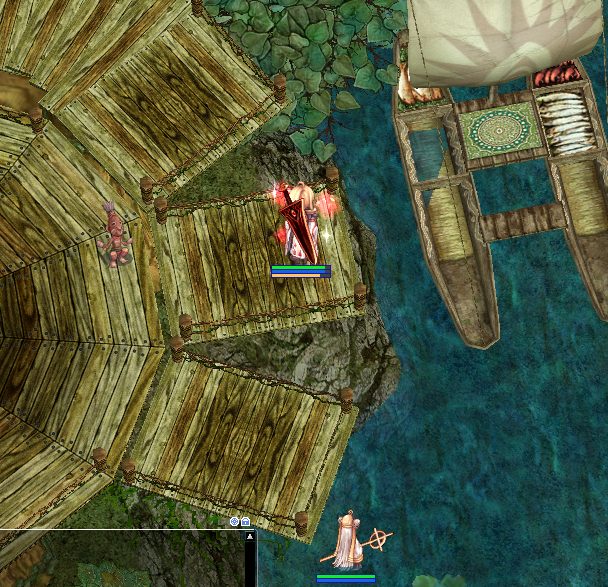Open the chat window options wheel icon

coord(234,521)
